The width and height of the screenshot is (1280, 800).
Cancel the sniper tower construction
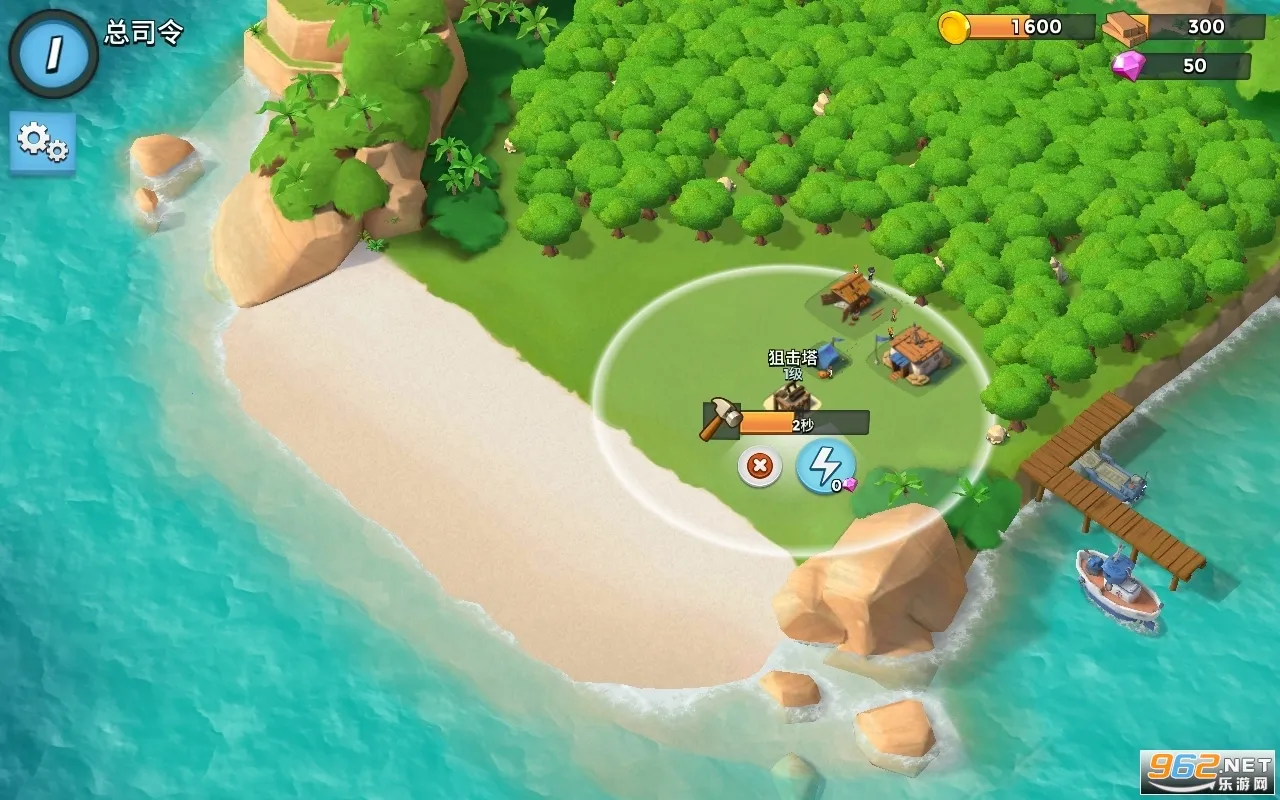click(x=760, y=466)
